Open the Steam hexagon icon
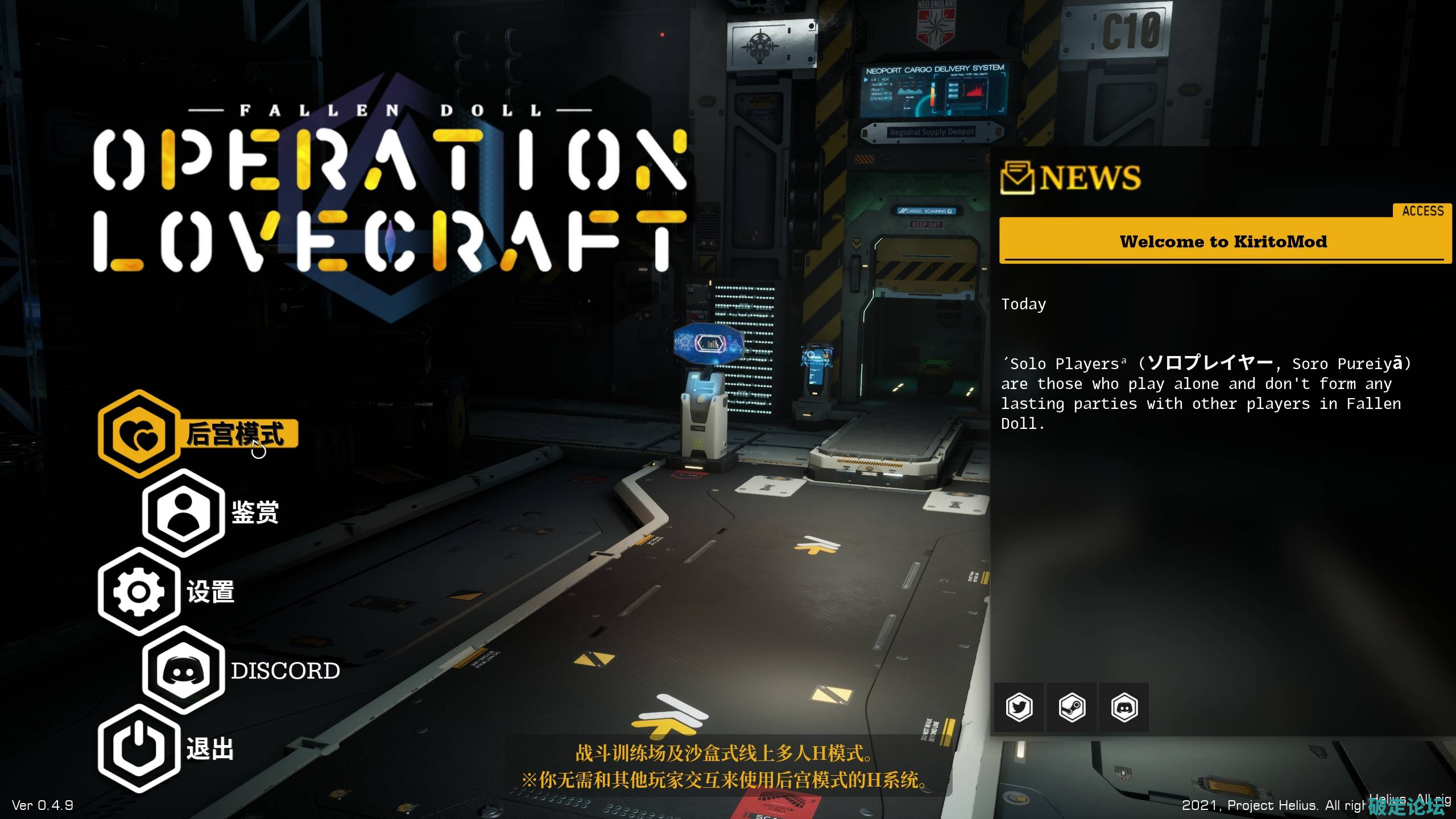 [1072, 708]
